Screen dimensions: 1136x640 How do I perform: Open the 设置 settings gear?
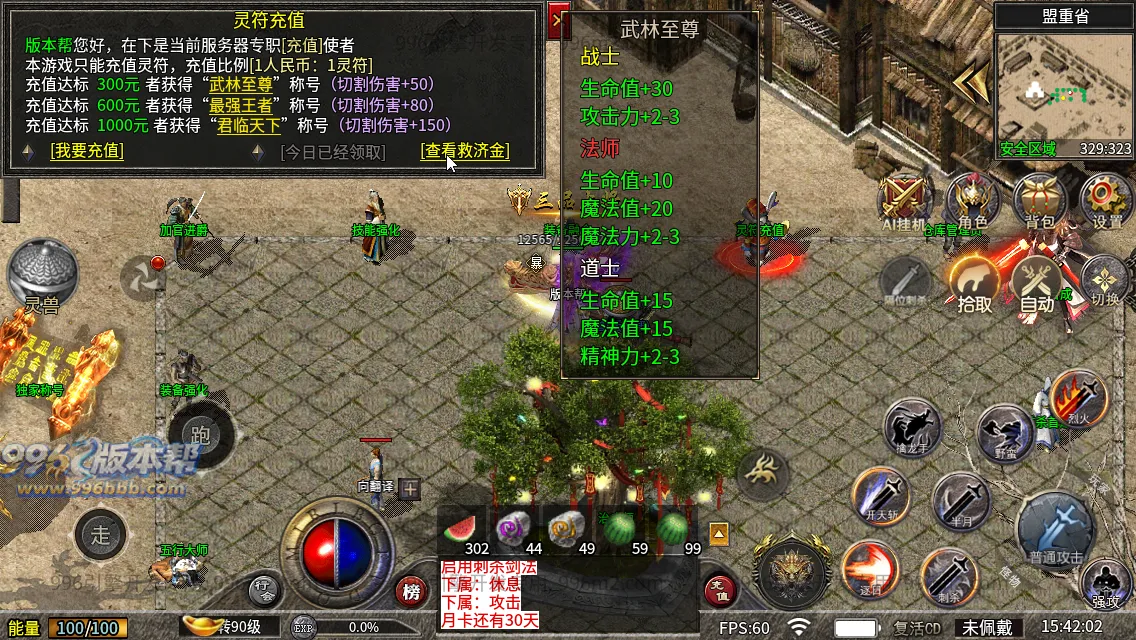coord(1106,201)
